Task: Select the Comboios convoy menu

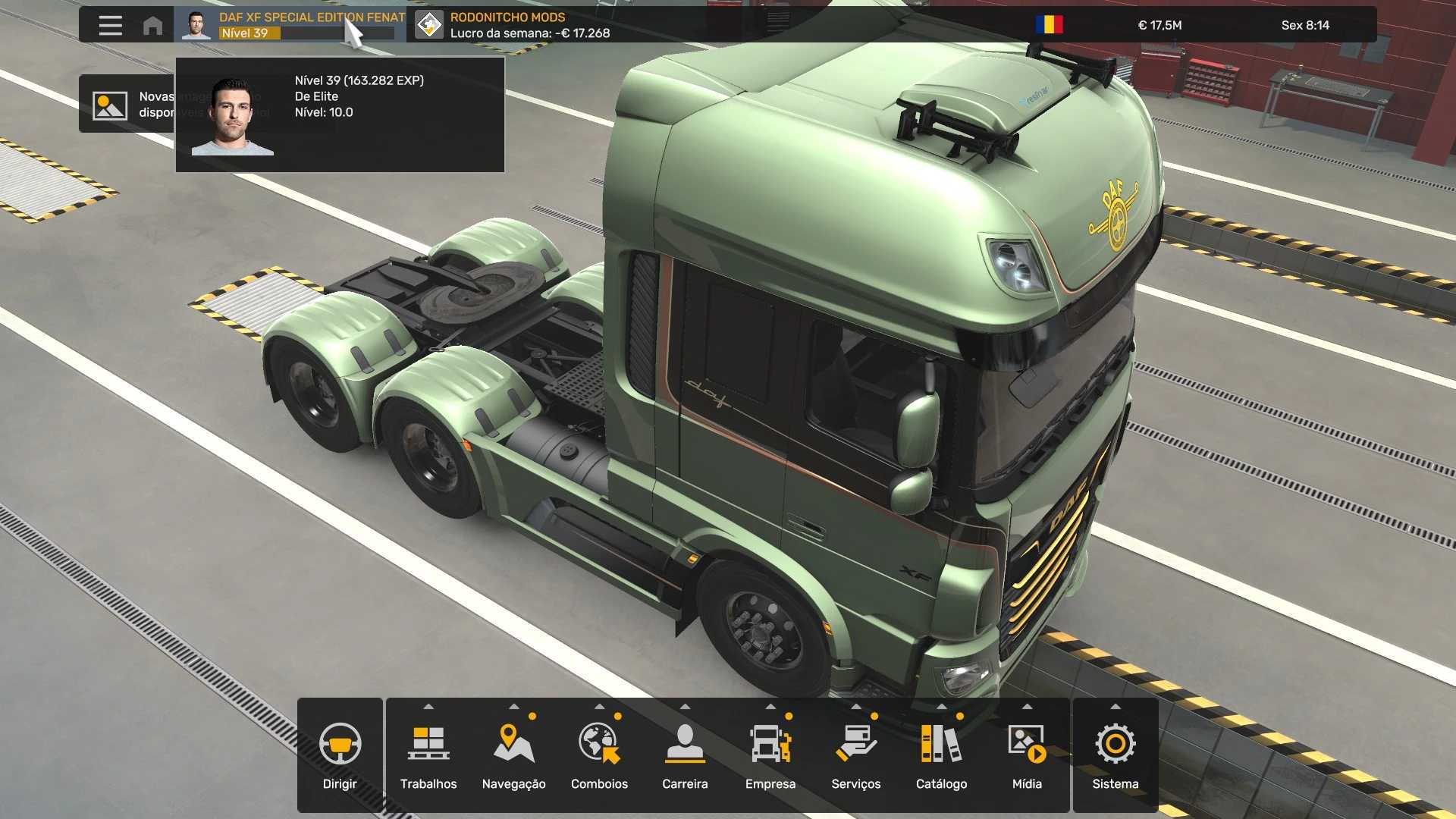Action: pyautogui.click(x=599, y=755)
